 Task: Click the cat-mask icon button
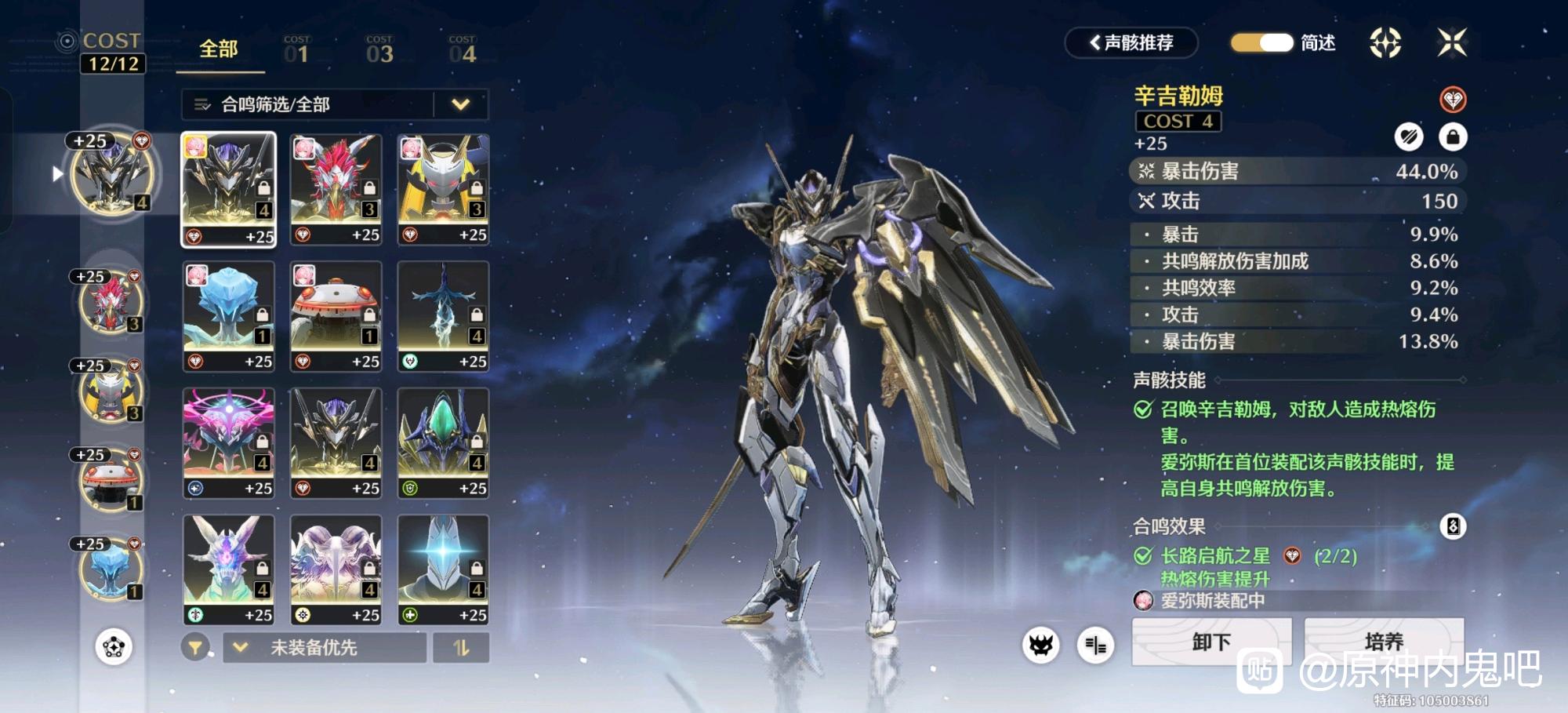(x=1040, y=646)
